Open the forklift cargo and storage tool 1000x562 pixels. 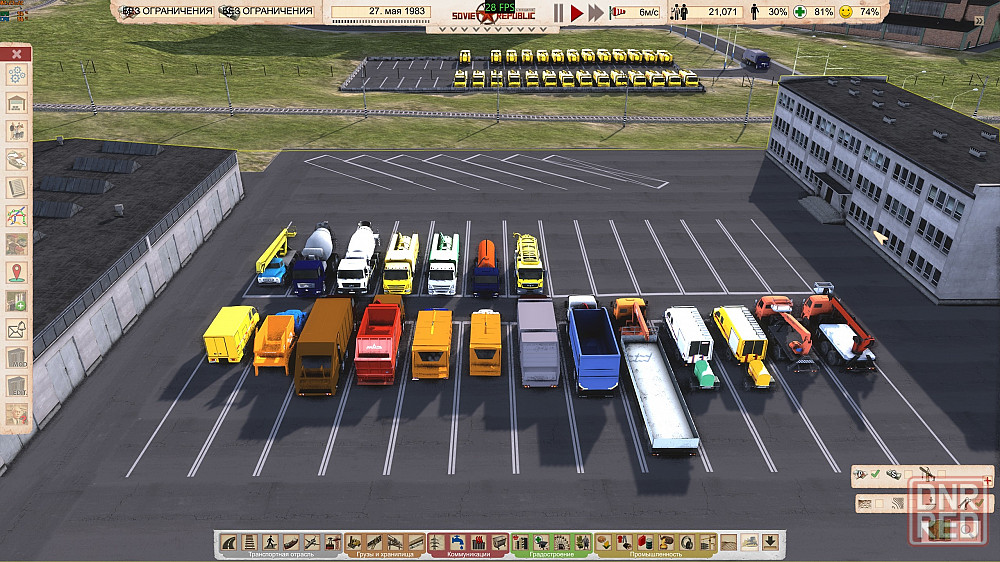coord(354,542)
